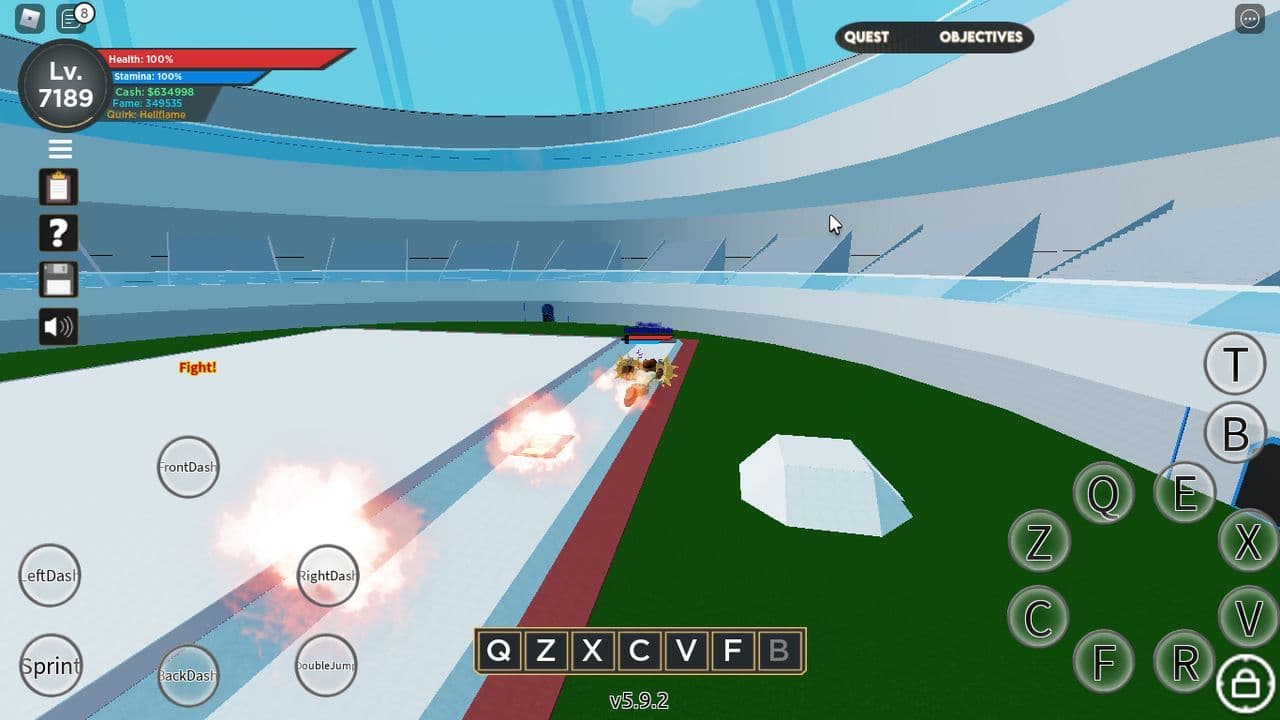The image size is (1280, 720).
Task: Open the chat bubble in the top-right corner
Action: click(x=1249, y=18)
